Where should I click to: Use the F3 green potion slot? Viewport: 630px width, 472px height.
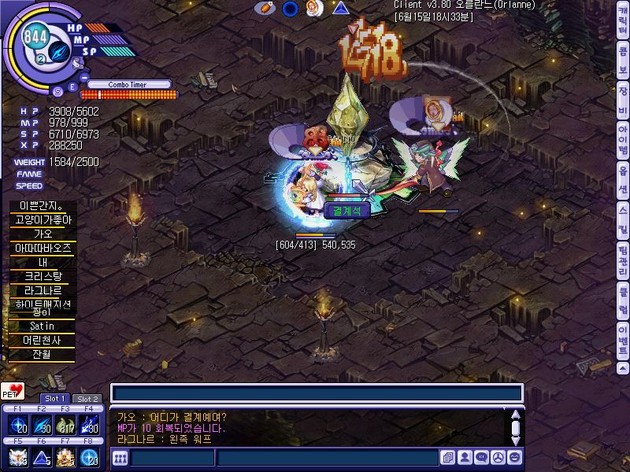pyautogui.click(x=64, y=425)
